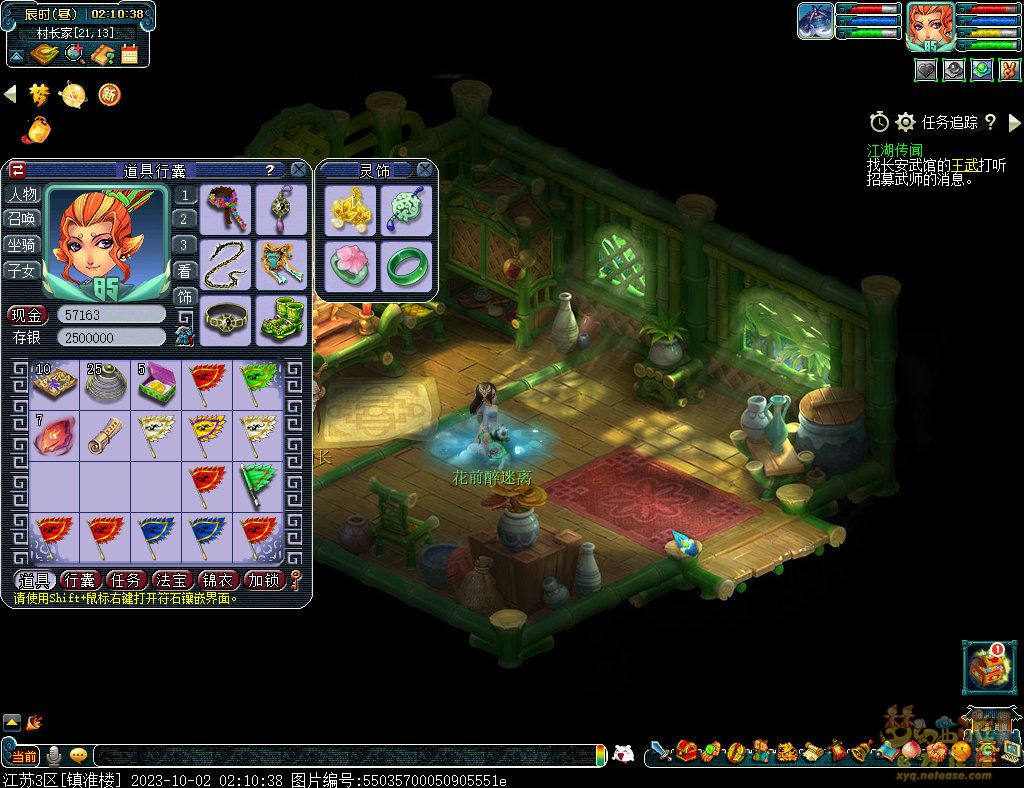Switch to the 行囊 bag tab

point(79,580)
